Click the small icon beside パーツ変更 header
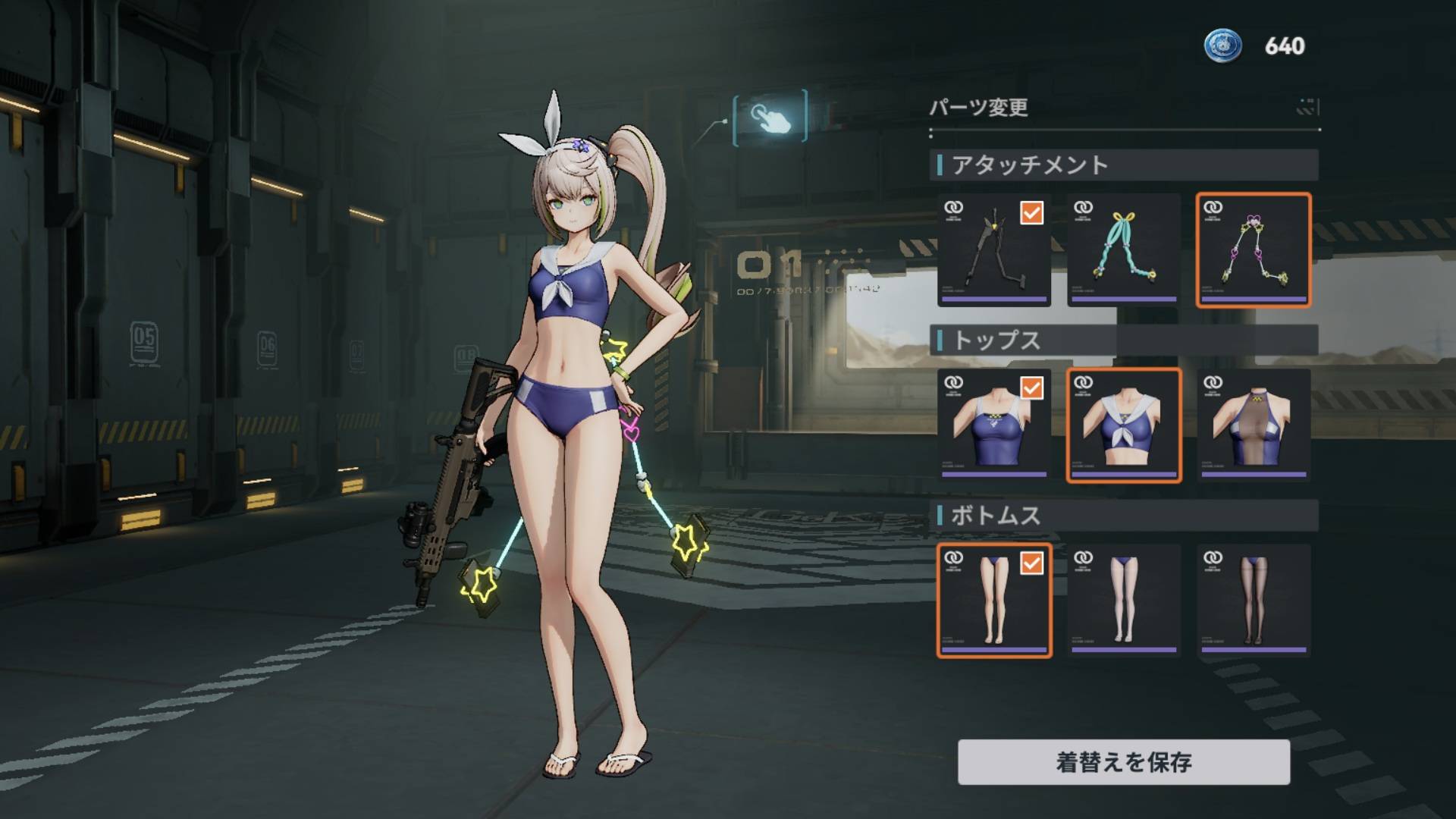This screenshot has width=1456, height=819. pyautogui.click(x=1307, y=107)
